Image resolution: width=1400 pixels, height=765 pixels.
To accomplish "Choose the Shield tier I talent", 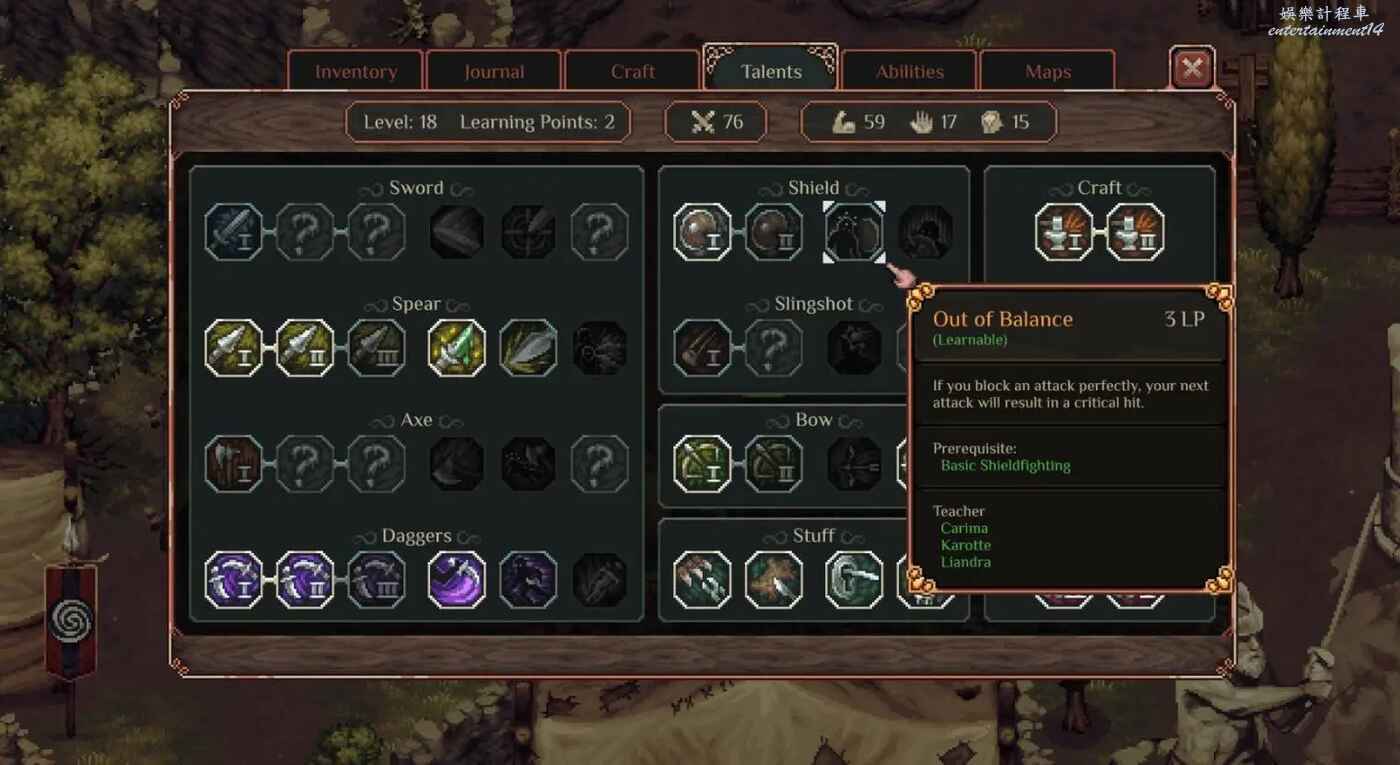I will point(702,232).
